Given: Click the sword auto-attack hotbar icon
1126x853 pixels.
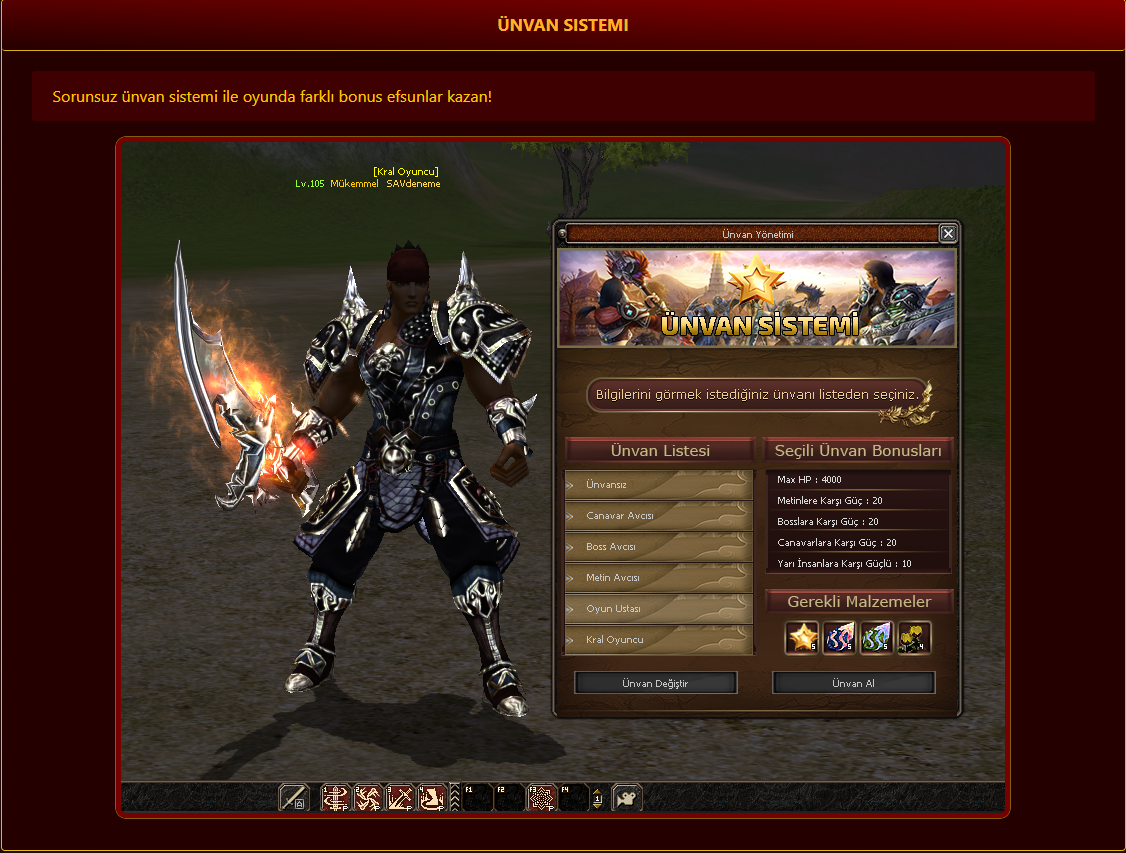Looking at the screenshot, I should [x=294, y=798].
